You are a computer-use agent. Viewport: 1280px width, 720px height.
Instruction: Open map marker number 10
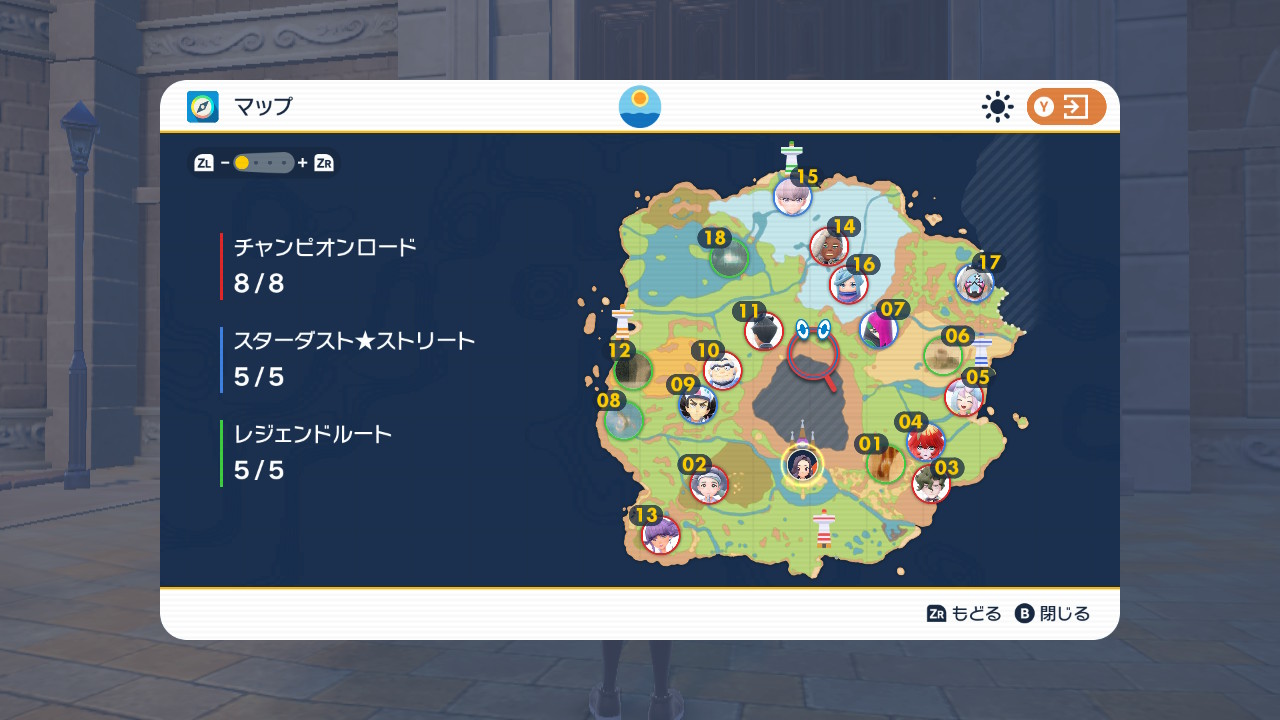pos(722,370)
